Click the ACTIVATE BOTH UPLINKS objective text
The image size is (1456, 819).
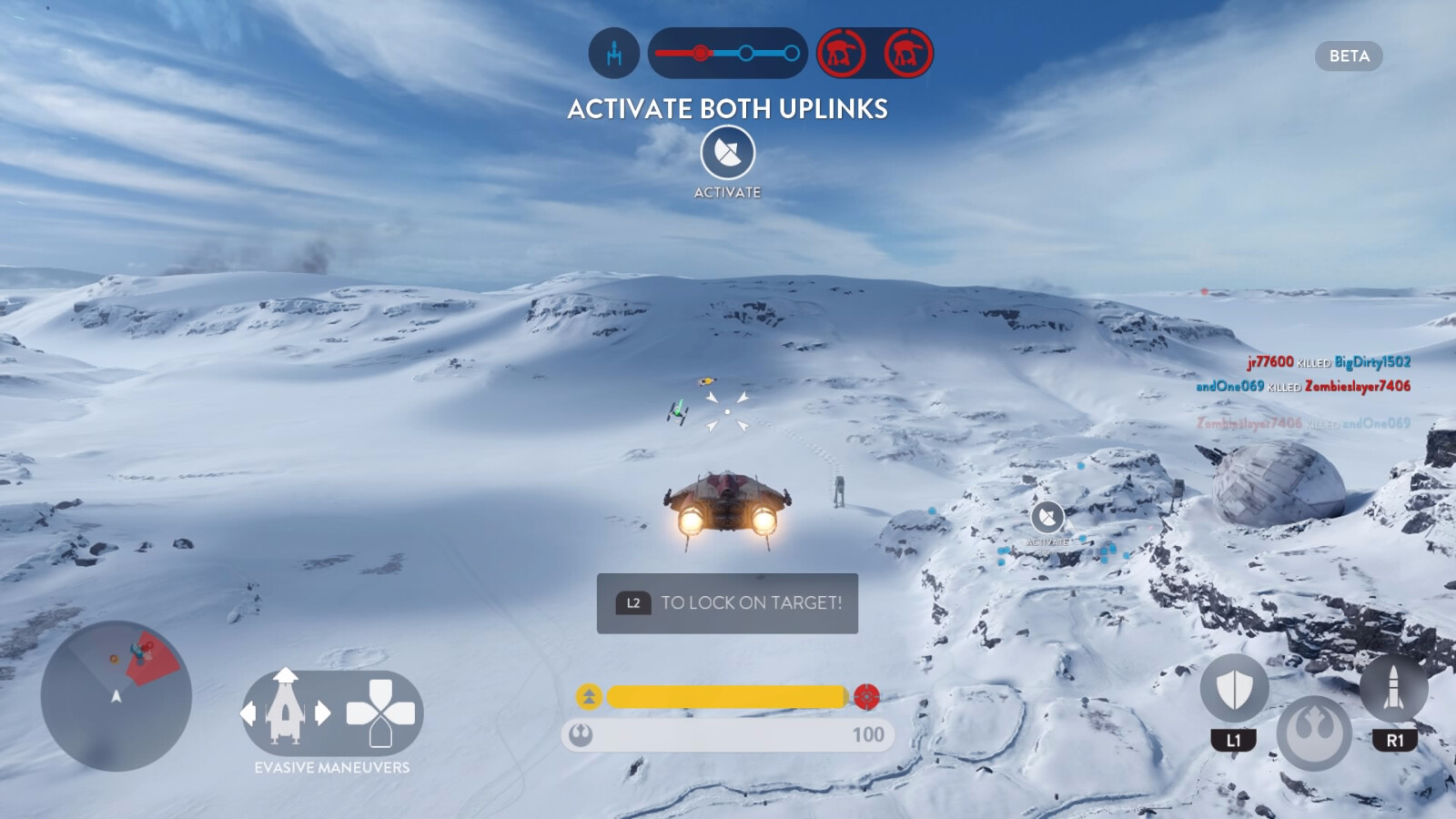(726, 108)
